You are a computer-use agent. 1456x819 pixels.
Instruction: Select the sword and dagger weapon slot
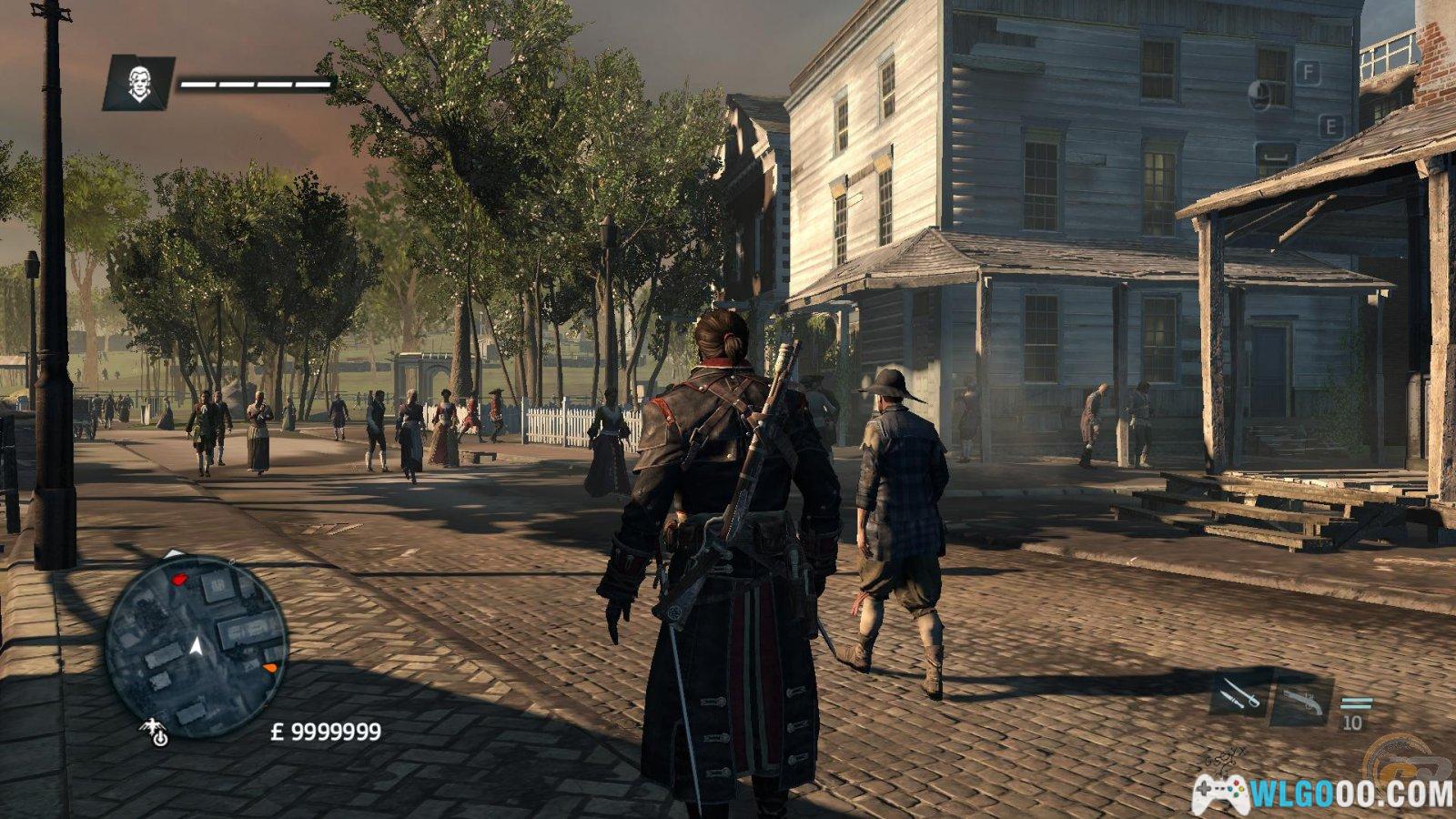click(x=1239, y=694)
